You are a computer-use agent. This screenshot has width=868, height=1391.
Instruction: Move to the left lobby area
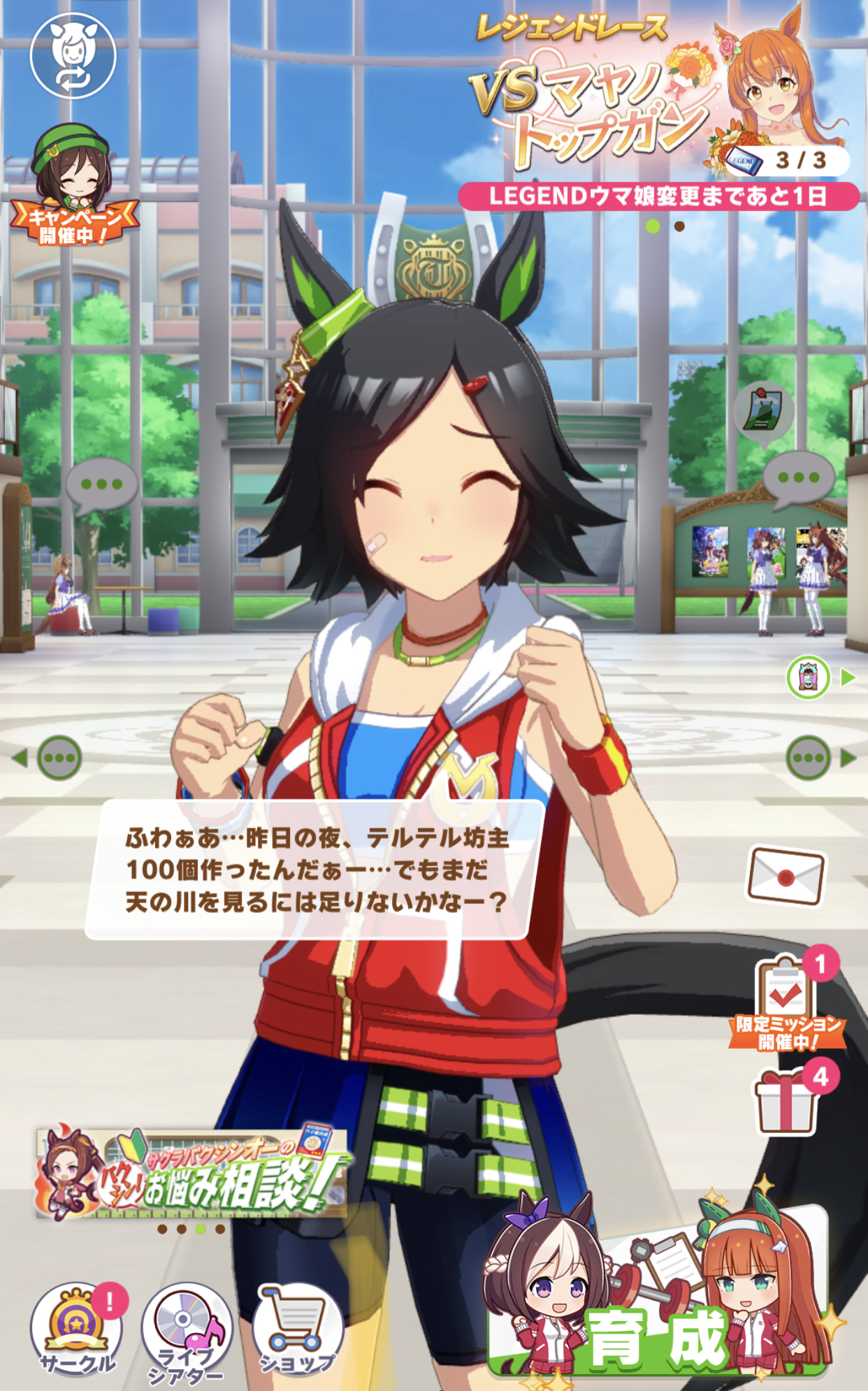point(50,758)
